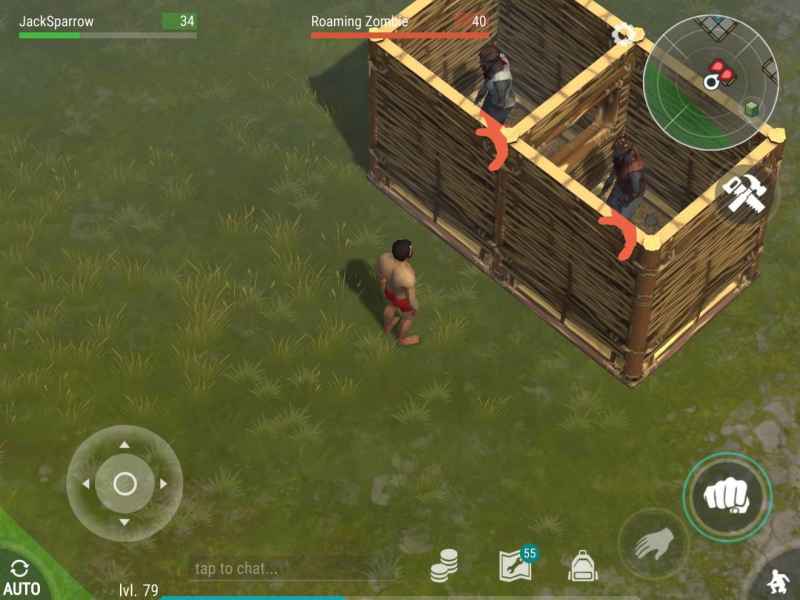Open the crafting blueprints icon with 55 badge
Viewport: 800px width, 600px height.
click(515, 566)
